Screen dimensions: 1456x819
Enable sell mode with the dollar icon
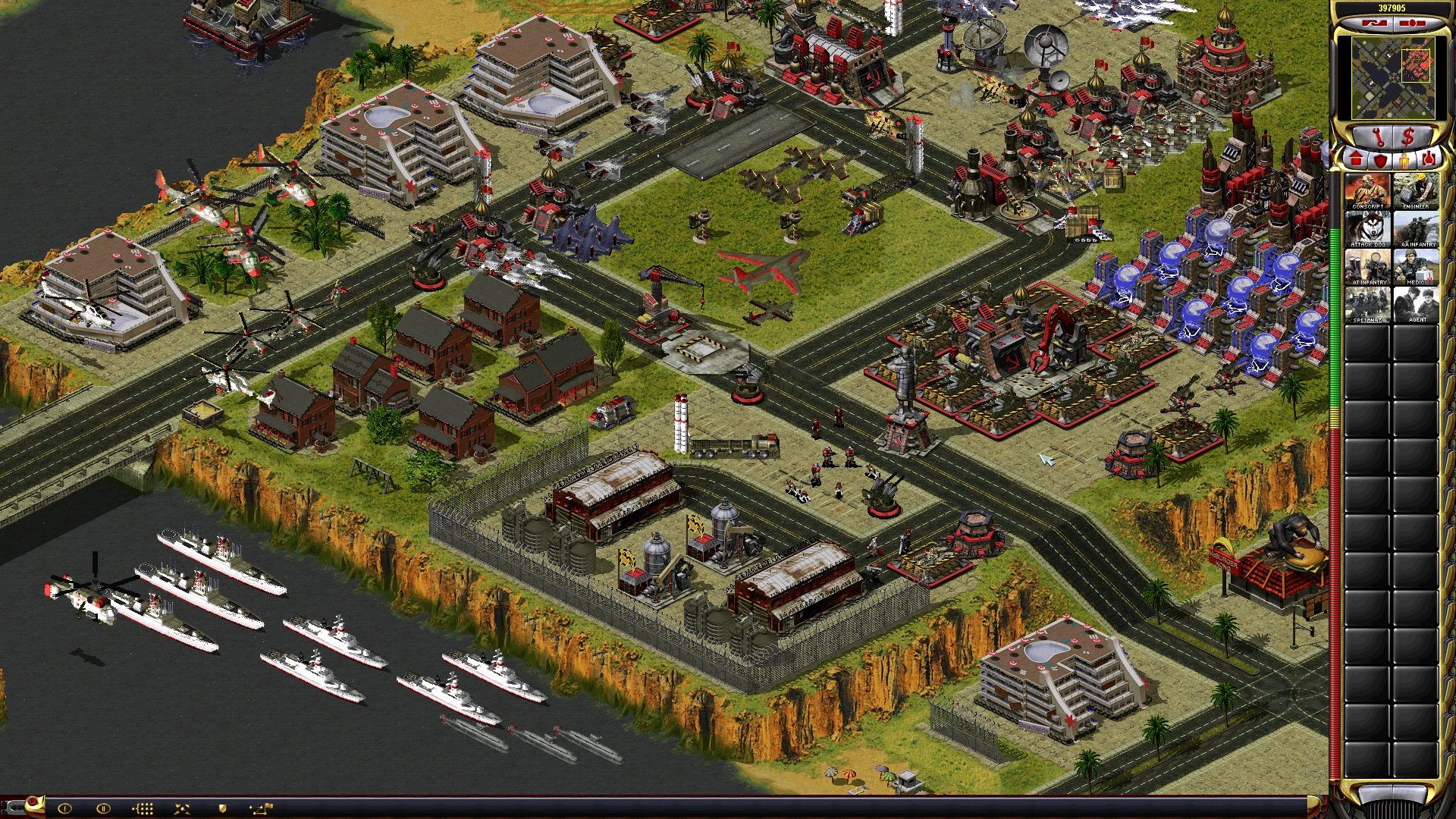coord(1407,137)
